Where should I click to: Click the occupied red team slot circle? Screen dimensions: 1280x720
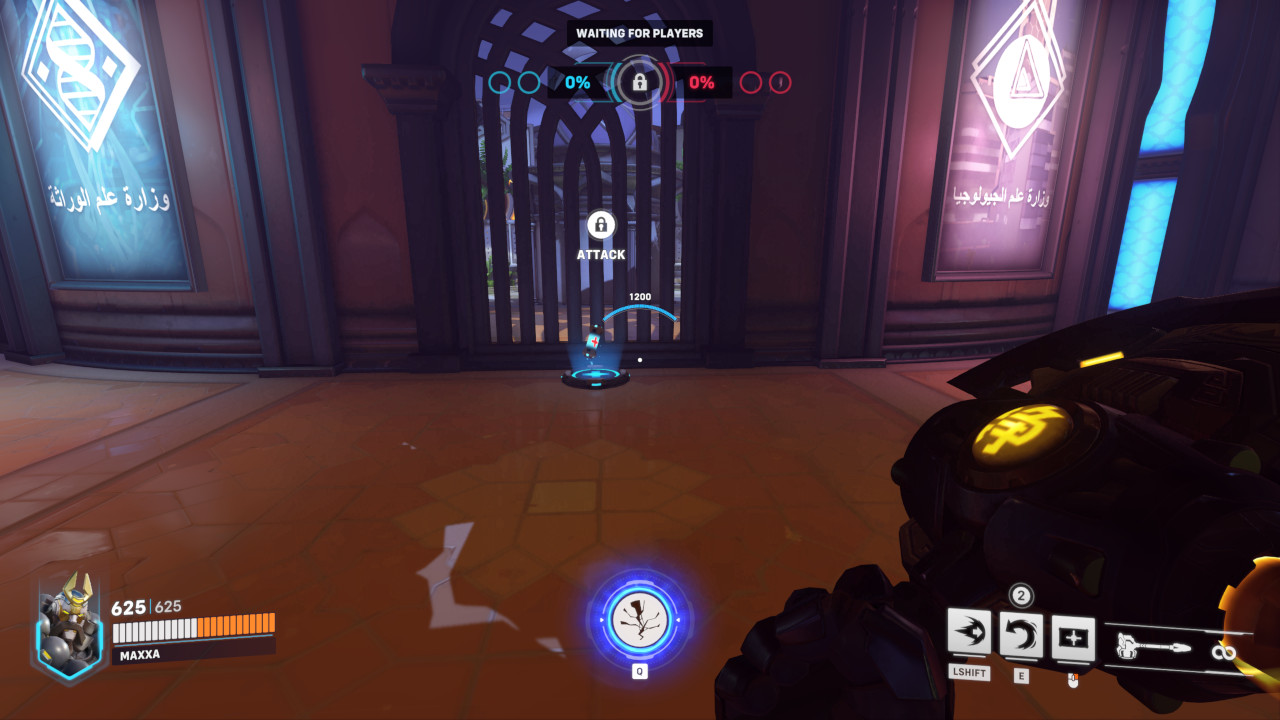(x=779, y=84)
